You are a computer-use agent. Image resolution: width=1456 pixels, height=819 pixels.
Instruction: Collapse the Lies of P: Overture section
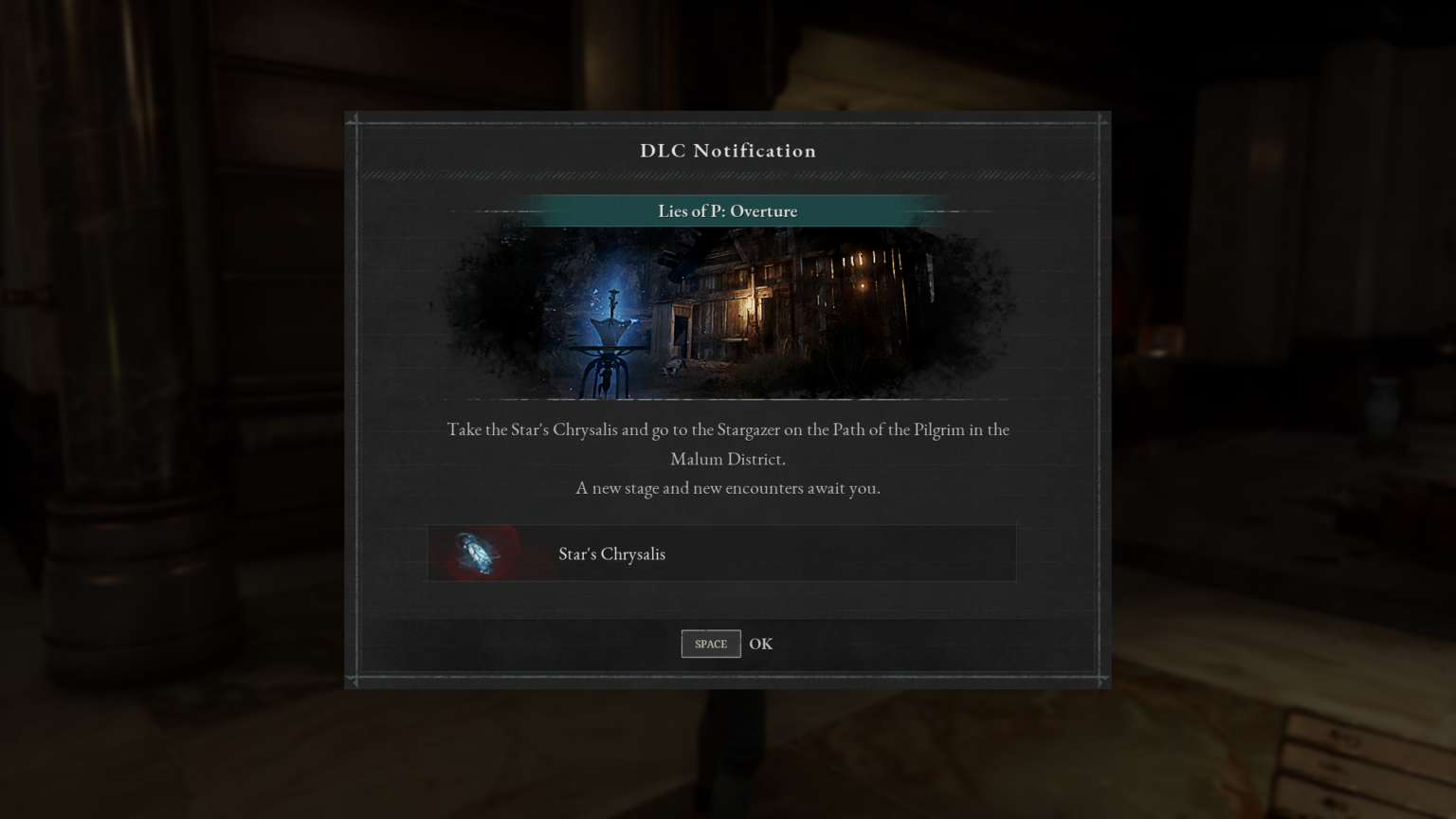727,210
